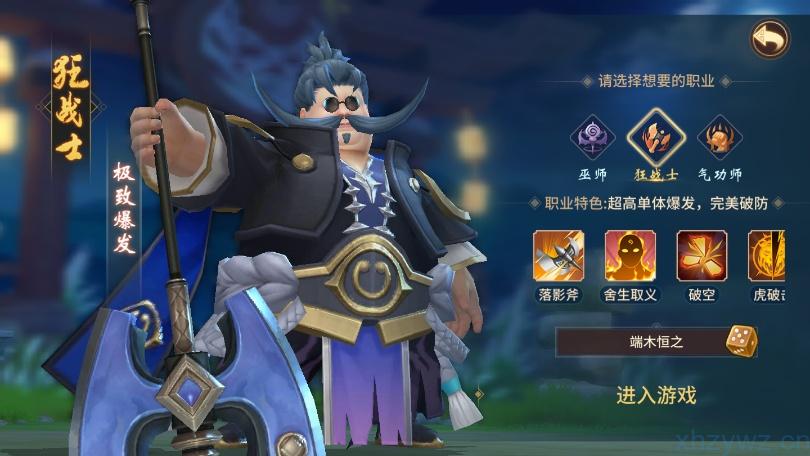Inspect the 破空 skill icon
This screenshot has height=456, width=810.
point(702,255)
